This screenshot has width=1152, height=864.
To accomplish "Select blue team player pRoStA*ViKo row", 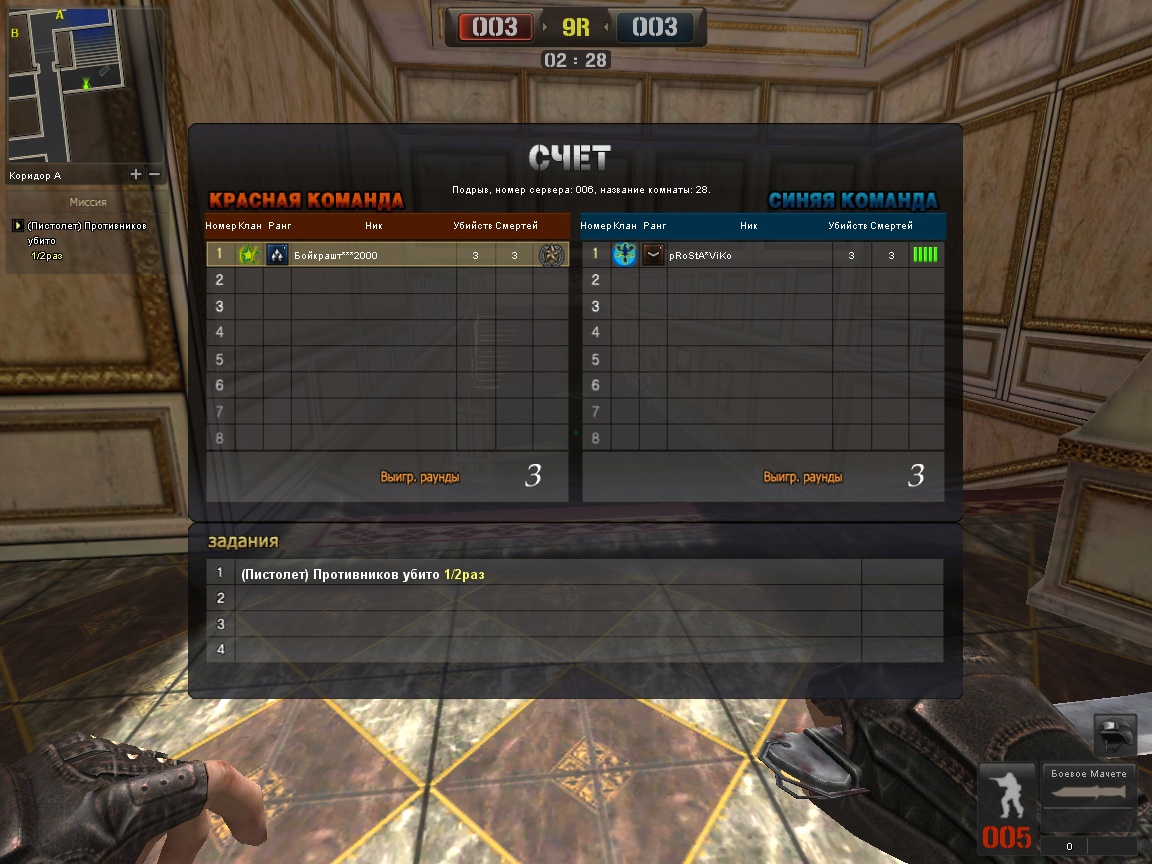I will pyautogui.click(x=762, y=255).
